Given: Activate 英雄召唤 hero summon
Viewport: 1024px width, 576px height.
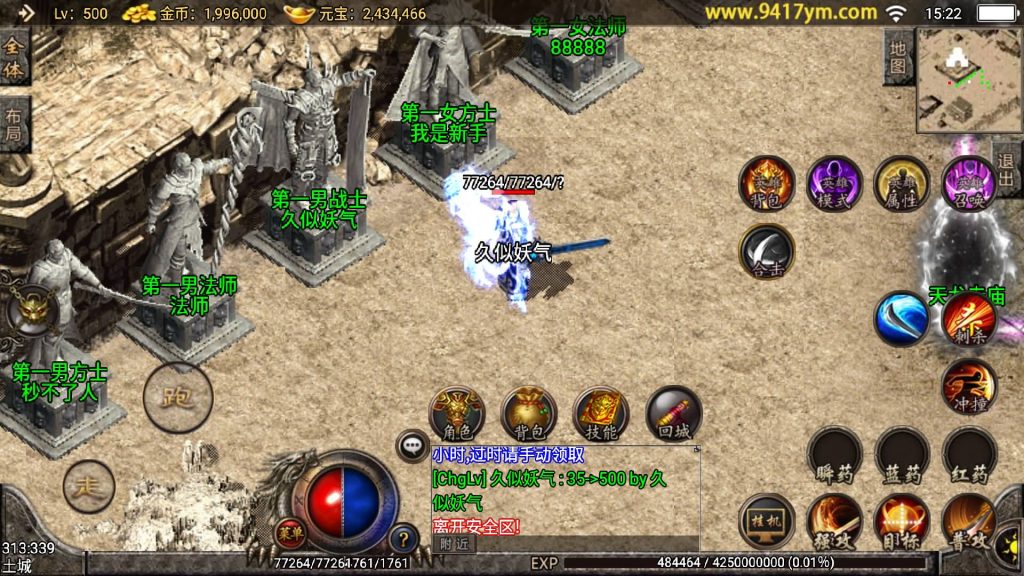Looking at the screenshot, I should pyautogui.click(x=968, y=184).
